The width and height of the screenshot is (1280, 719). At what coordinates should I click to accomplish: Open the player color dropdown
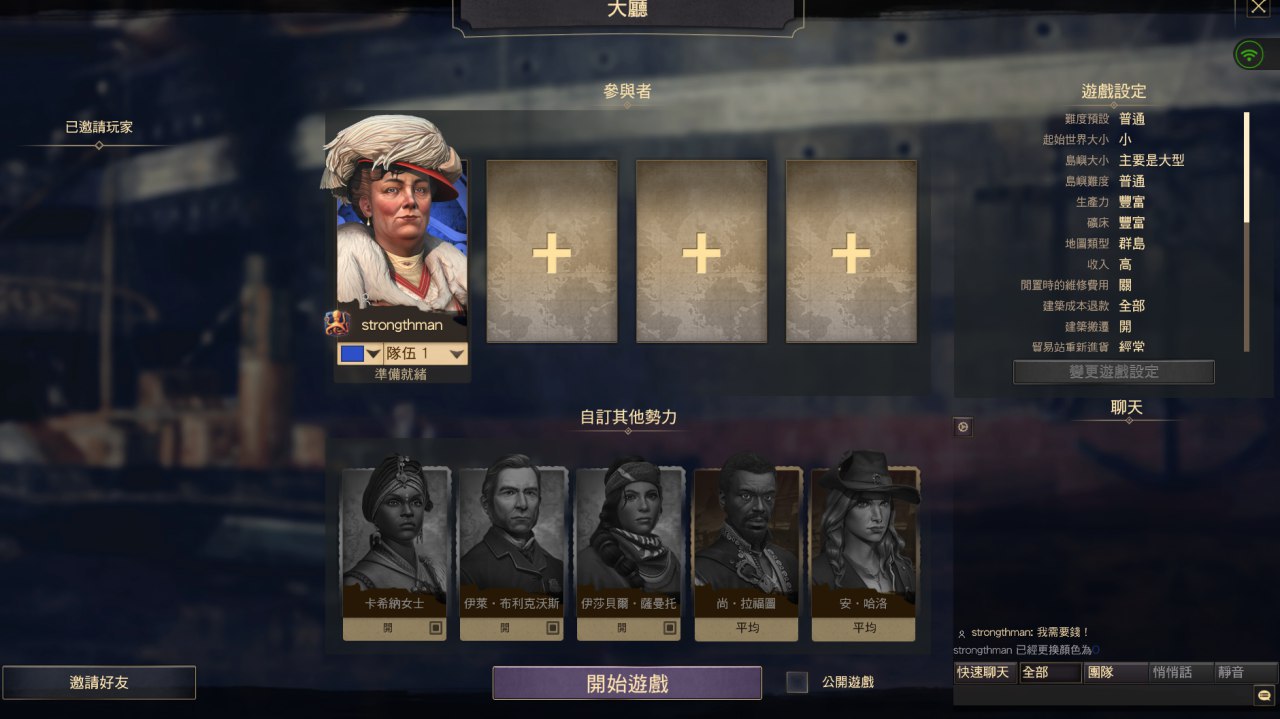click(361, 354)
